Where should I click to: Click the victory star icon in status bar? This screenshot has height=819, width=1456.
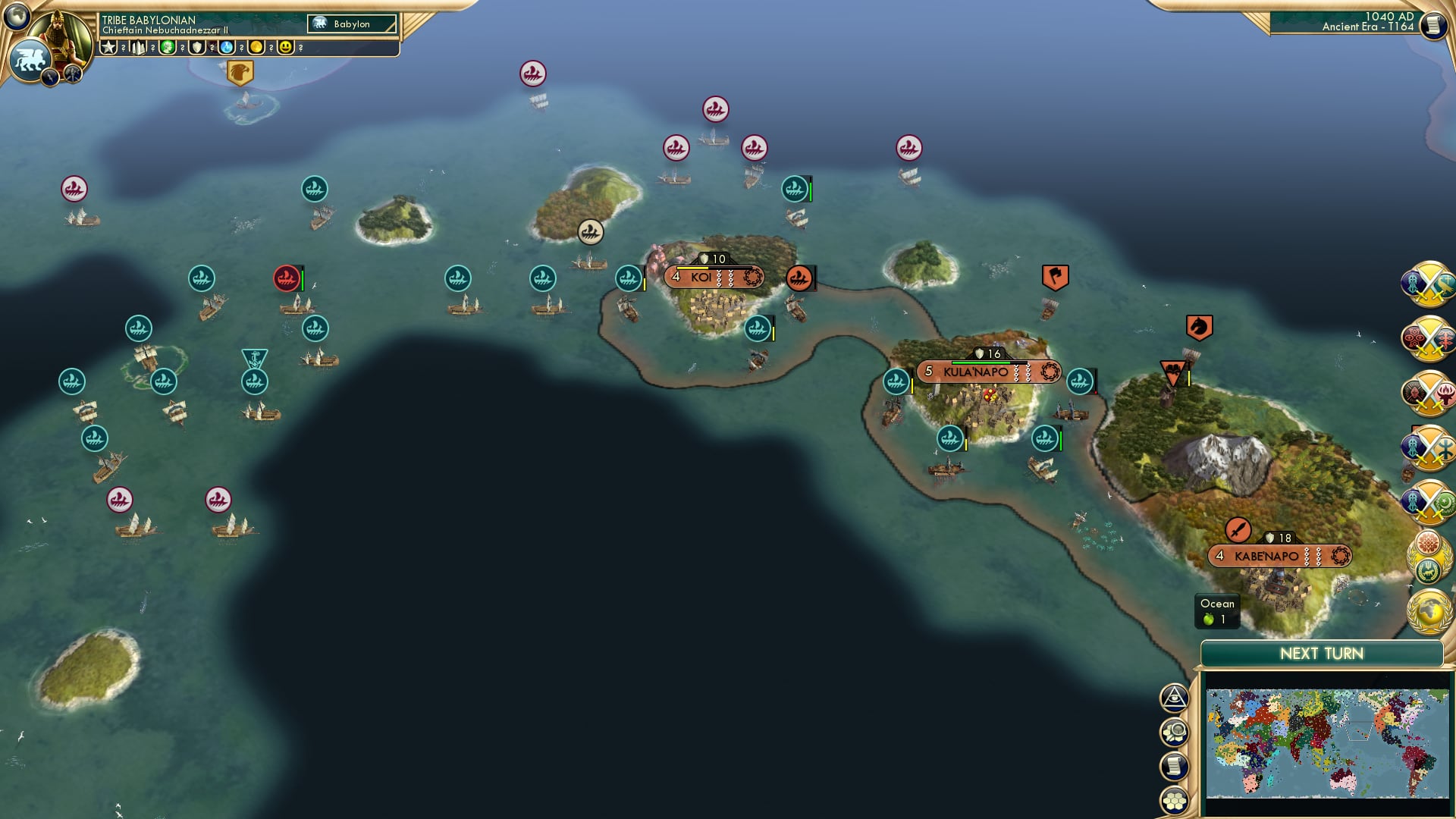coord(108,47)
